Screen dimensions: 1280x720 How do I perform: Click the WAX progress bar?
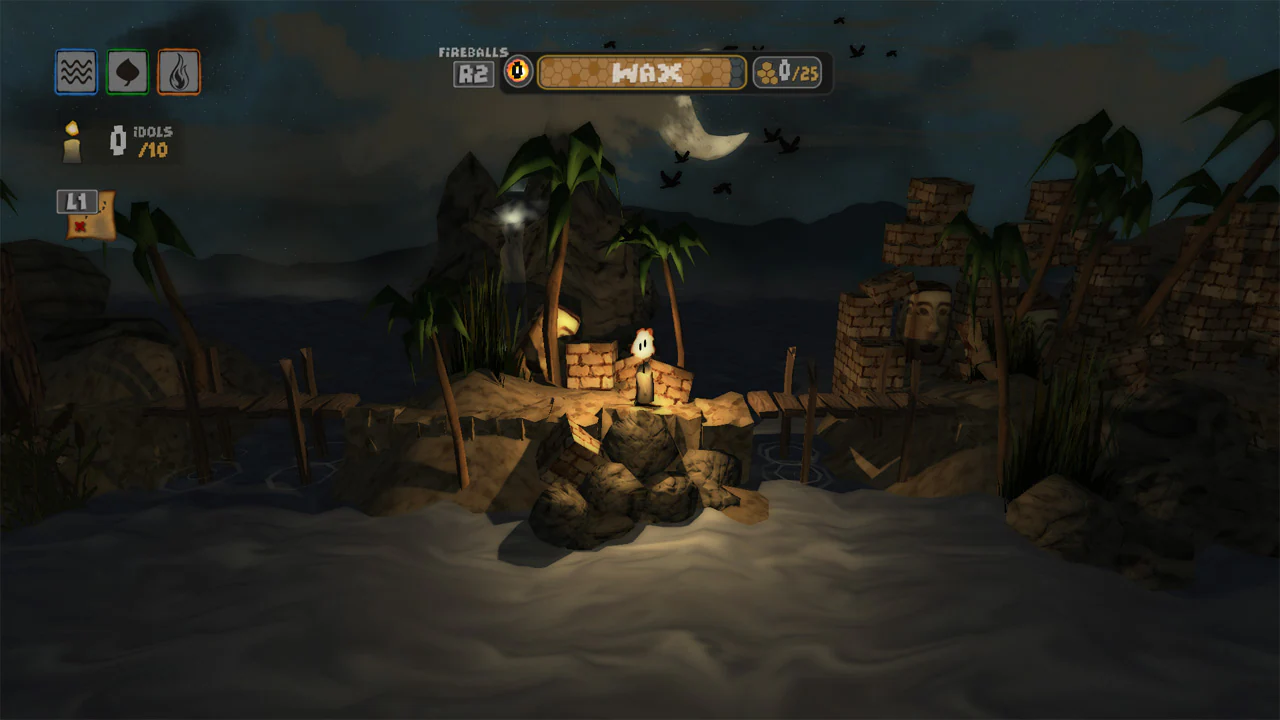point(640,71)
